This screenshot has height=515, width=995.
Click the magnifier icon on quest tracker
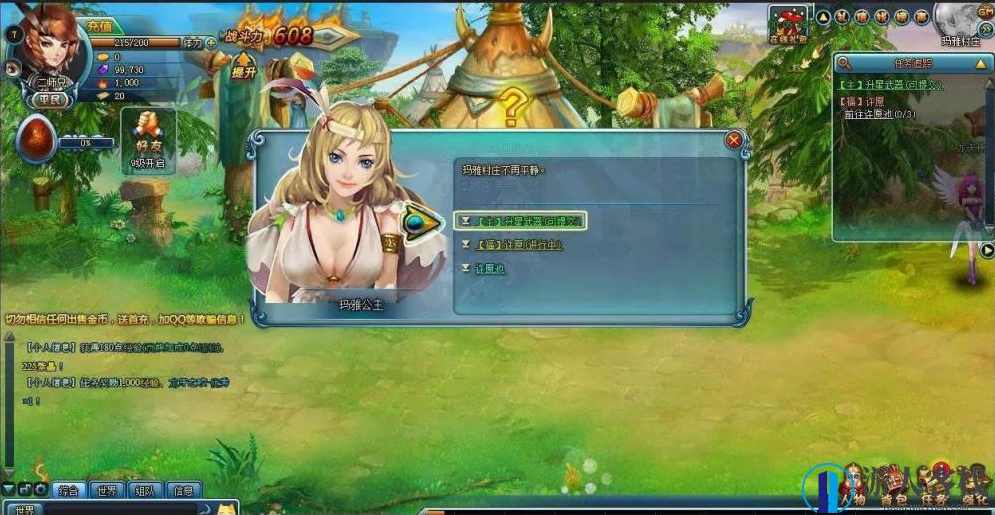click(x=845, y=64)
